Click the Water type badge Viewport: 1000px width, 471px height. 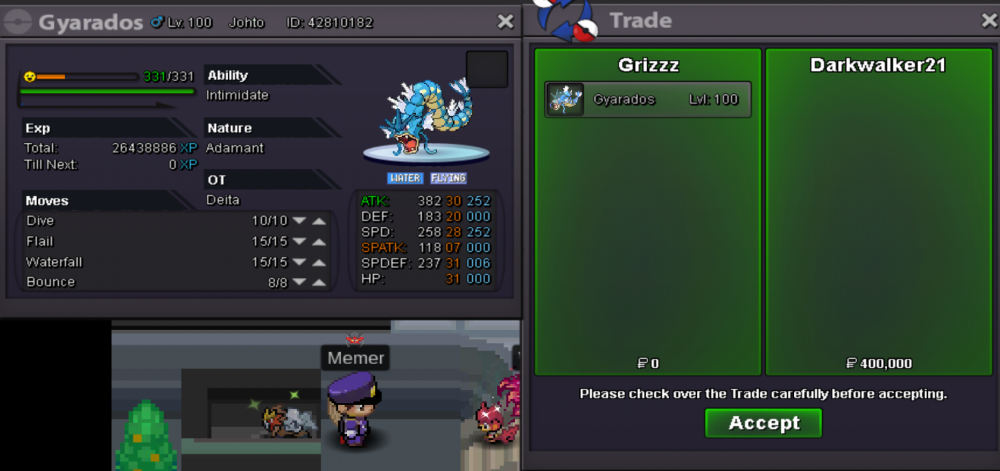pyautogui.click(x=404, y=178)
